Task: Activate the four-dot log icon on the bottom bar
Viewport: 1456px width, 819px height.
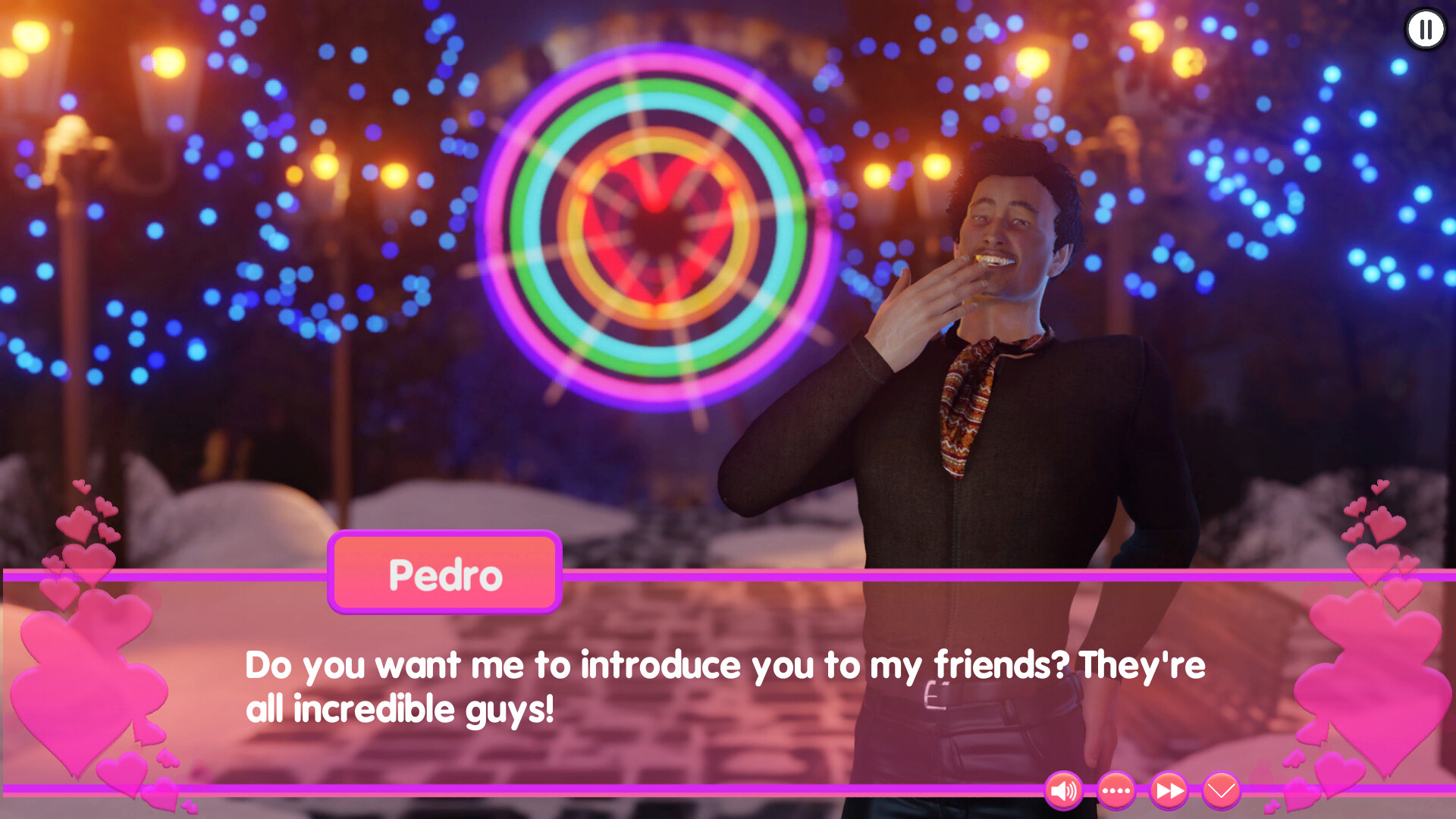Action: [x=1115, y=791]
